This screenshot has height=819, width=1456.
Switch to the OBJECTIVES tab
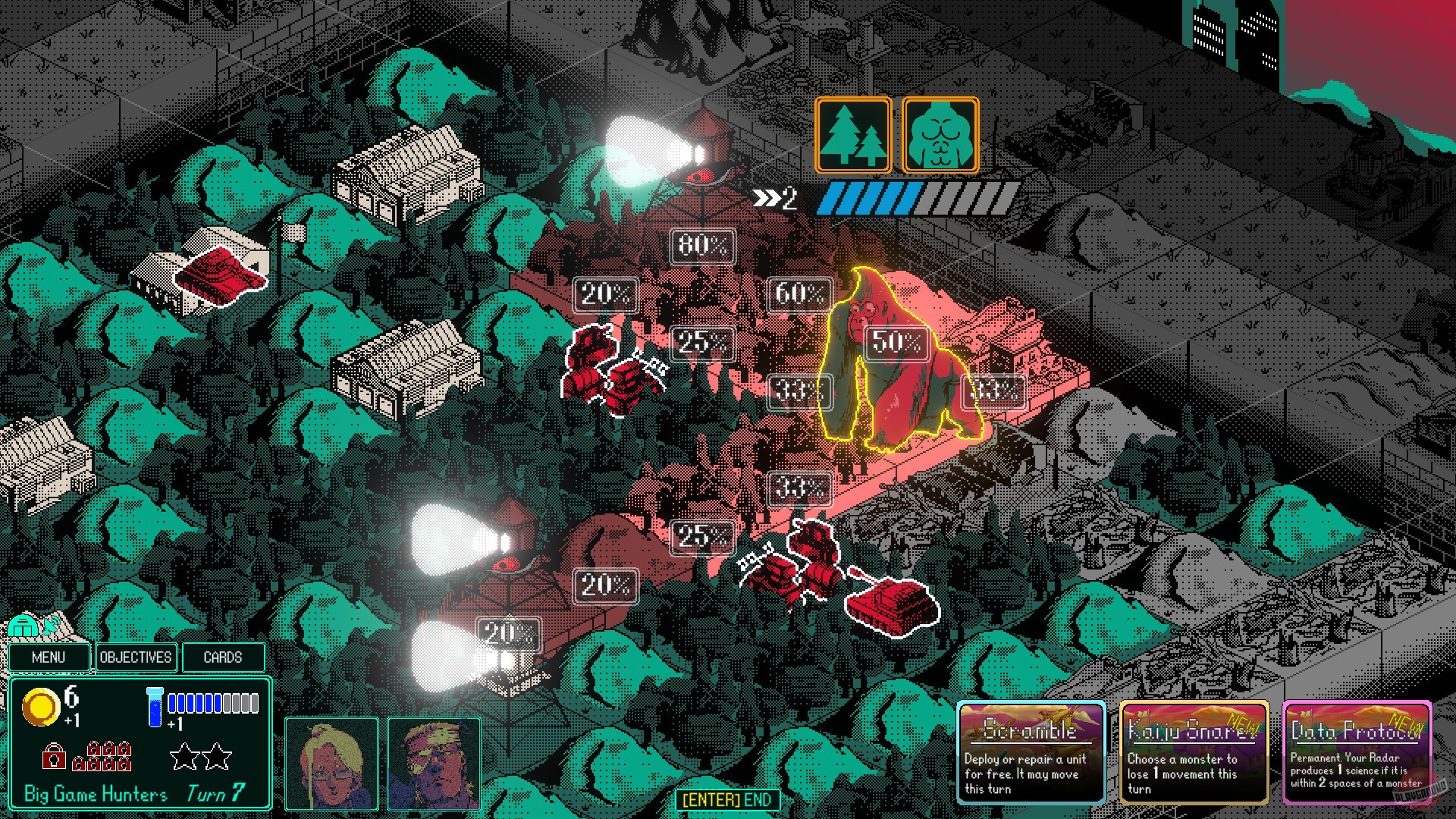[x=136, y=657]
